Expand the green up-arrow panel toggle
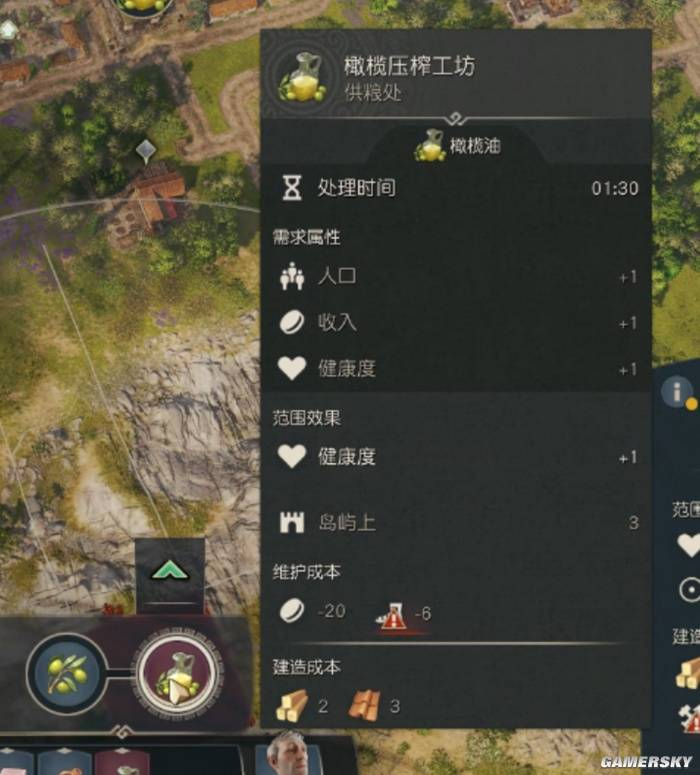Screen dimensions: 700x775 pyautogui.click(x=170, y=573)
